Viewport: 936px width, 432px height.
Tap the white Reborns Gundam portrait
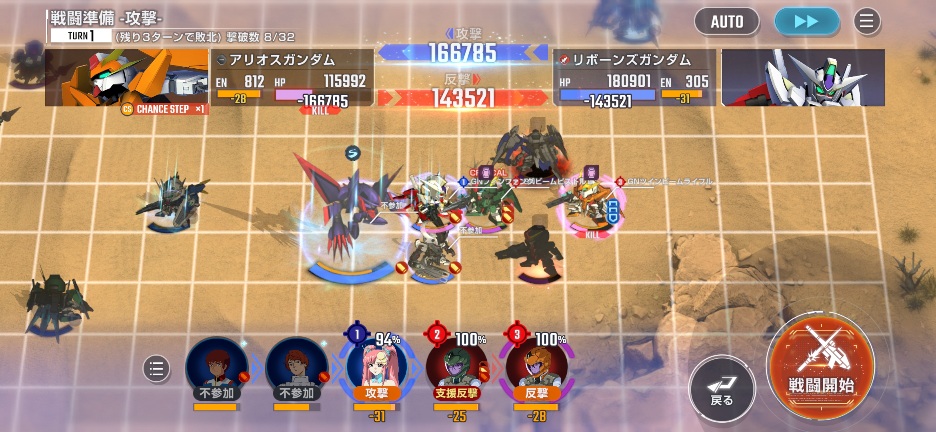pos(802,78)
